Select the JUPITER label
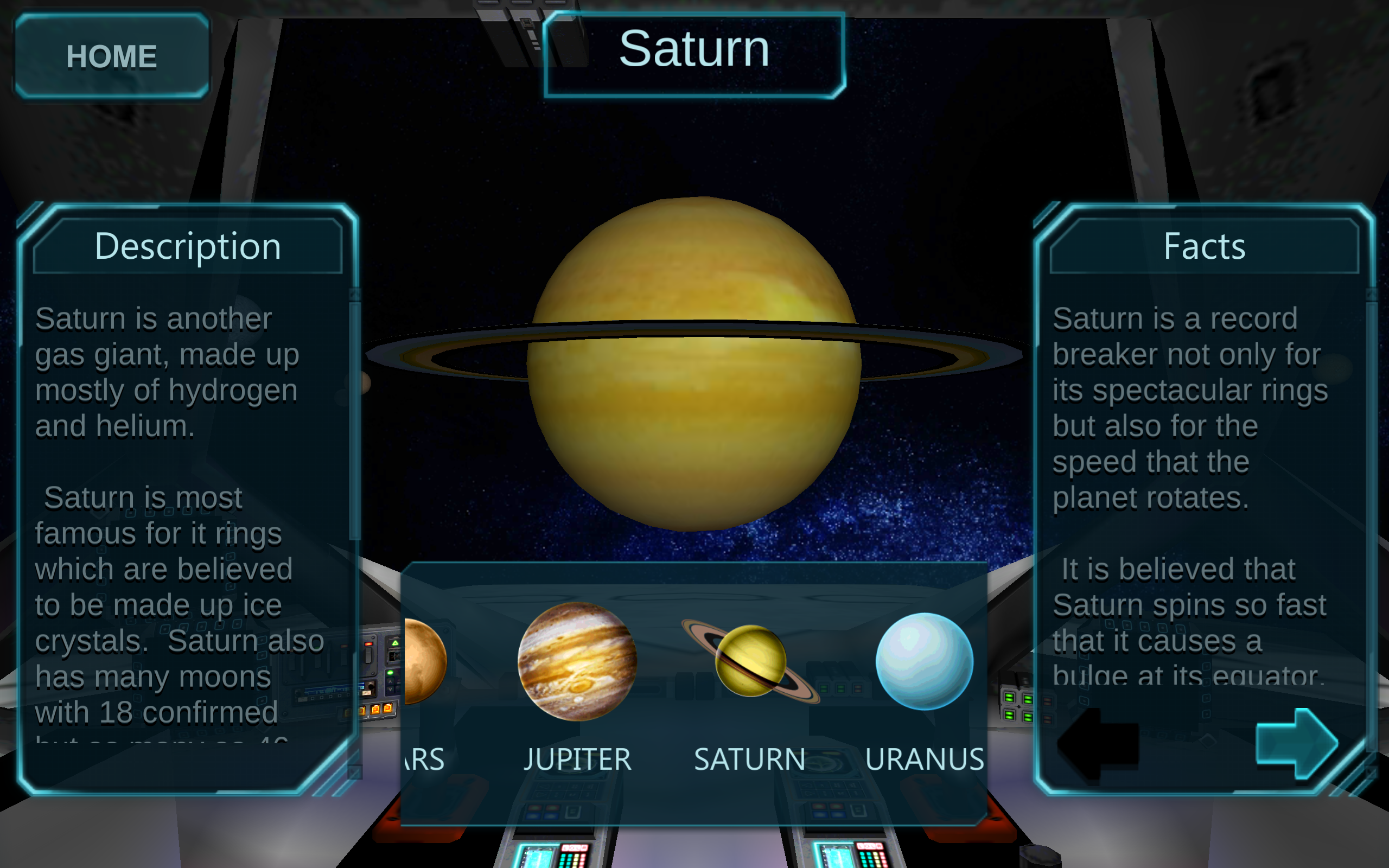Screen dimensions: 1389x868 pos(577,759)
